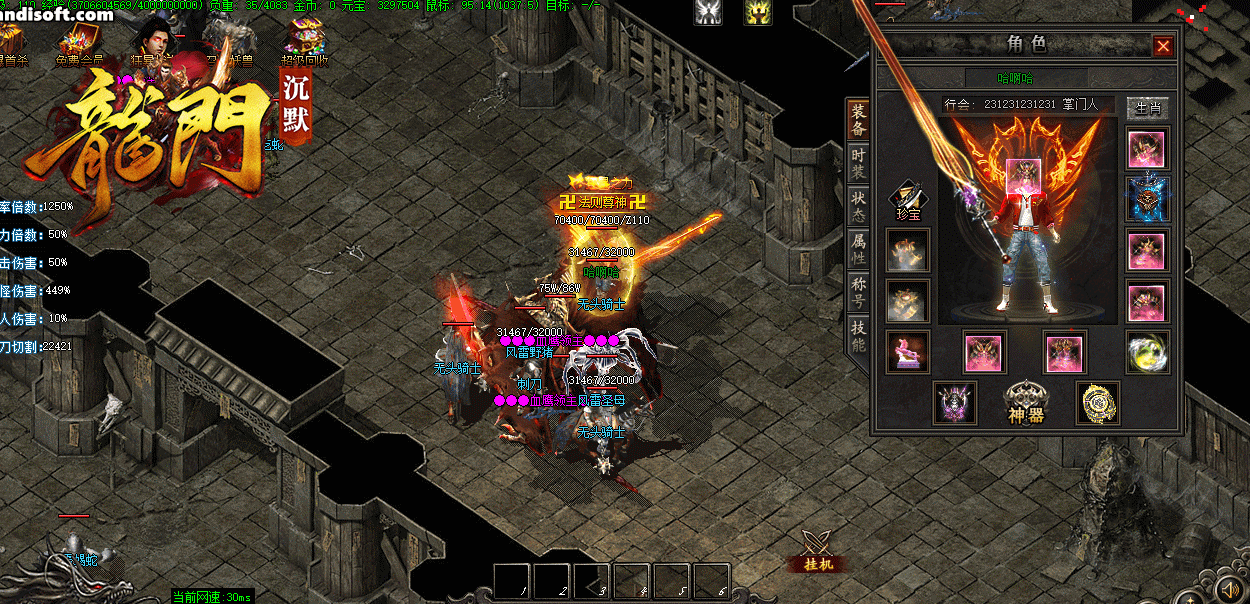
Task: Open the 神器 artifact button
Action: 1025,402
